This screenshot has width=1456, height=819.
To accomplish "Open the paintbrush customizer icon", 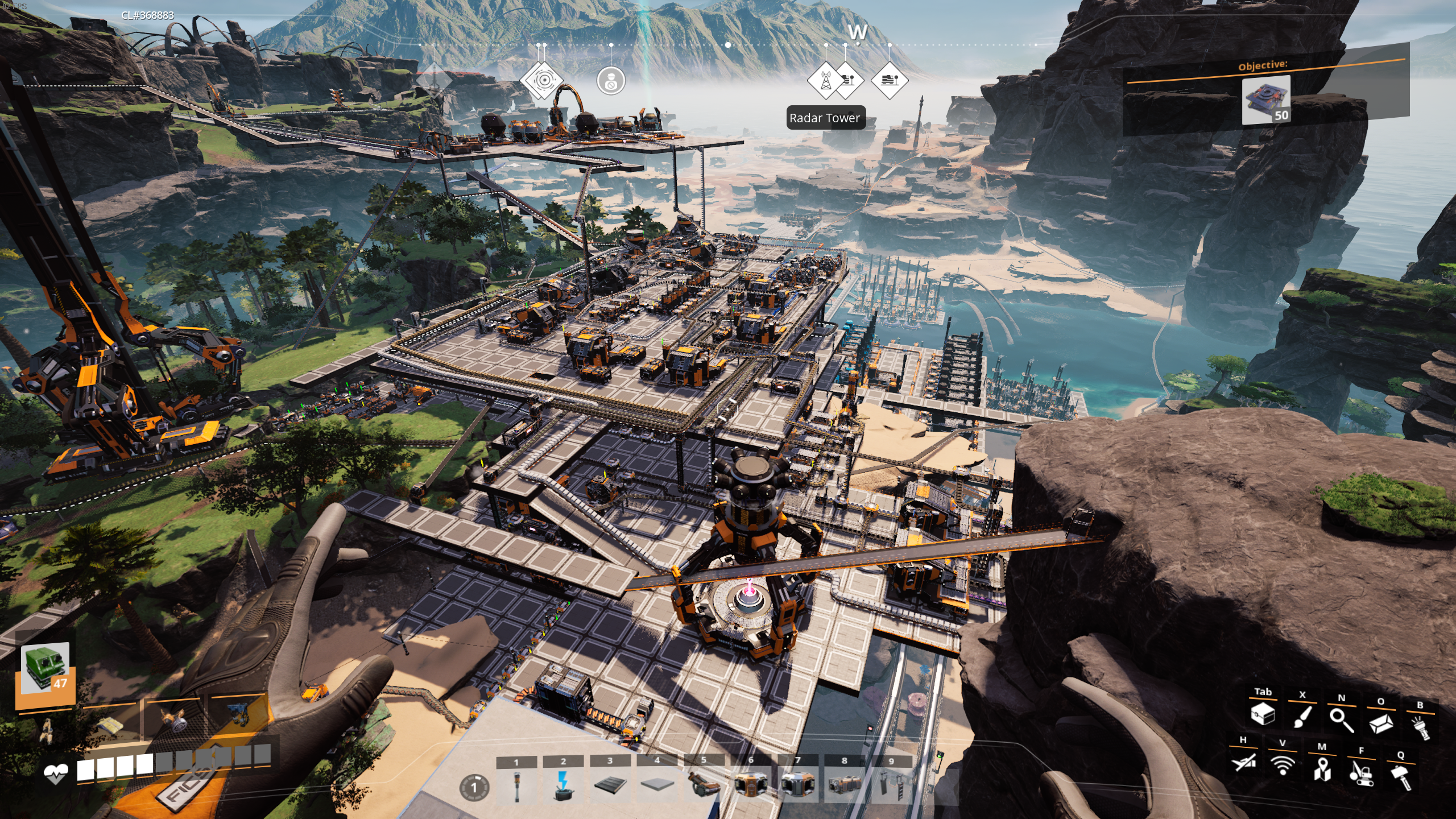I will [x=1302, y=717].
